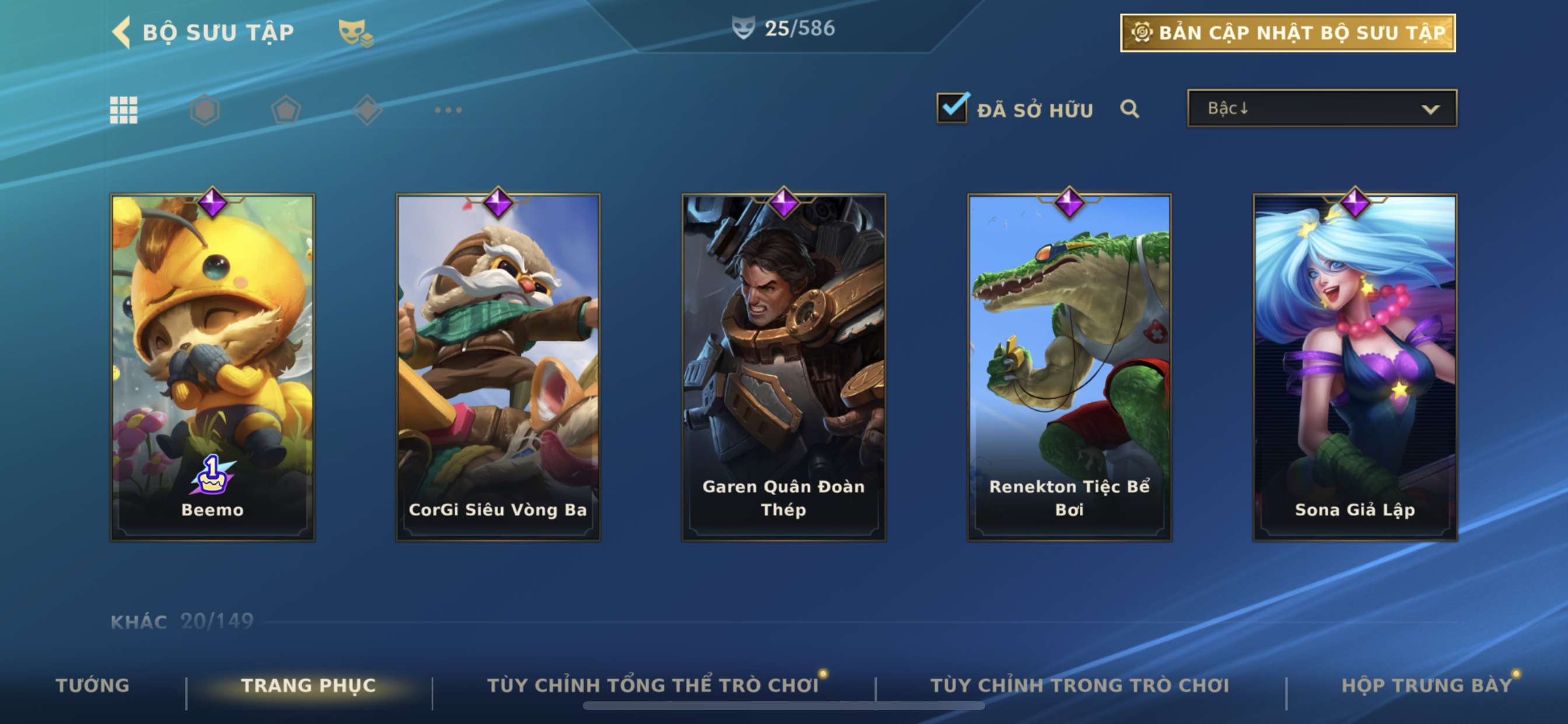The height and width of the screenshot is (724, 1568).
Task: Select the grid view filter
Action: (124, 110)
